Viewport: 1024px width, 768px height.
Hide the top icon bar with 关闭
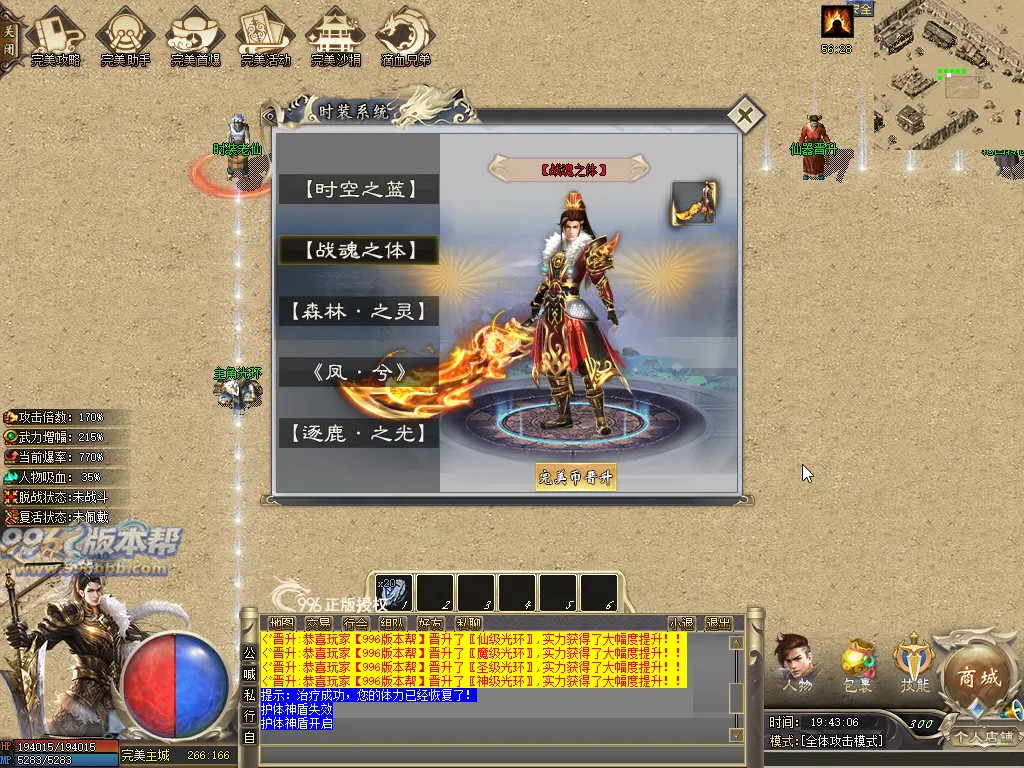tap(9, 38)
